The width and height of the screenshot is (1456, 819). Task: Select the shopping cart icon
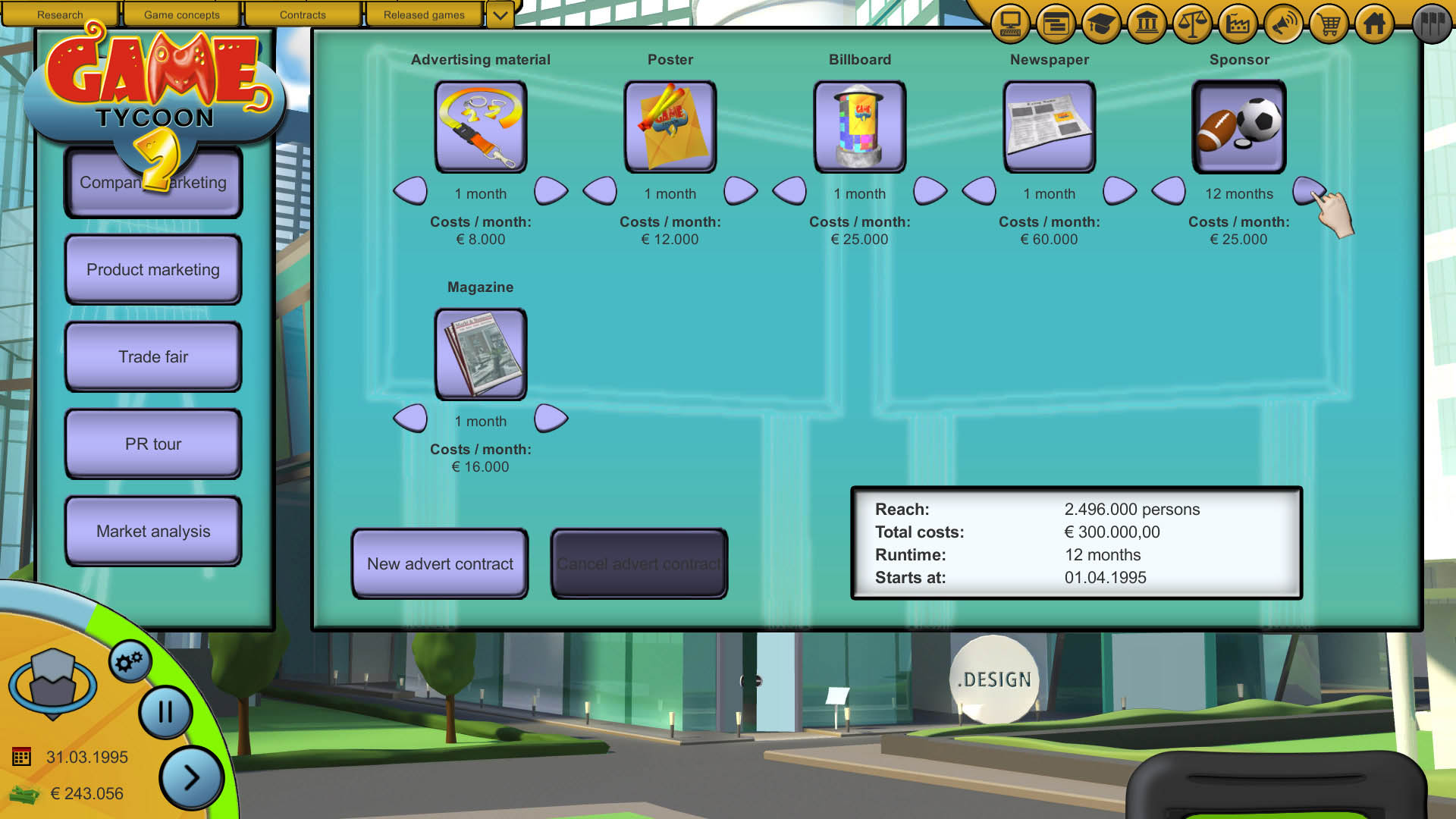(1329, 24)
